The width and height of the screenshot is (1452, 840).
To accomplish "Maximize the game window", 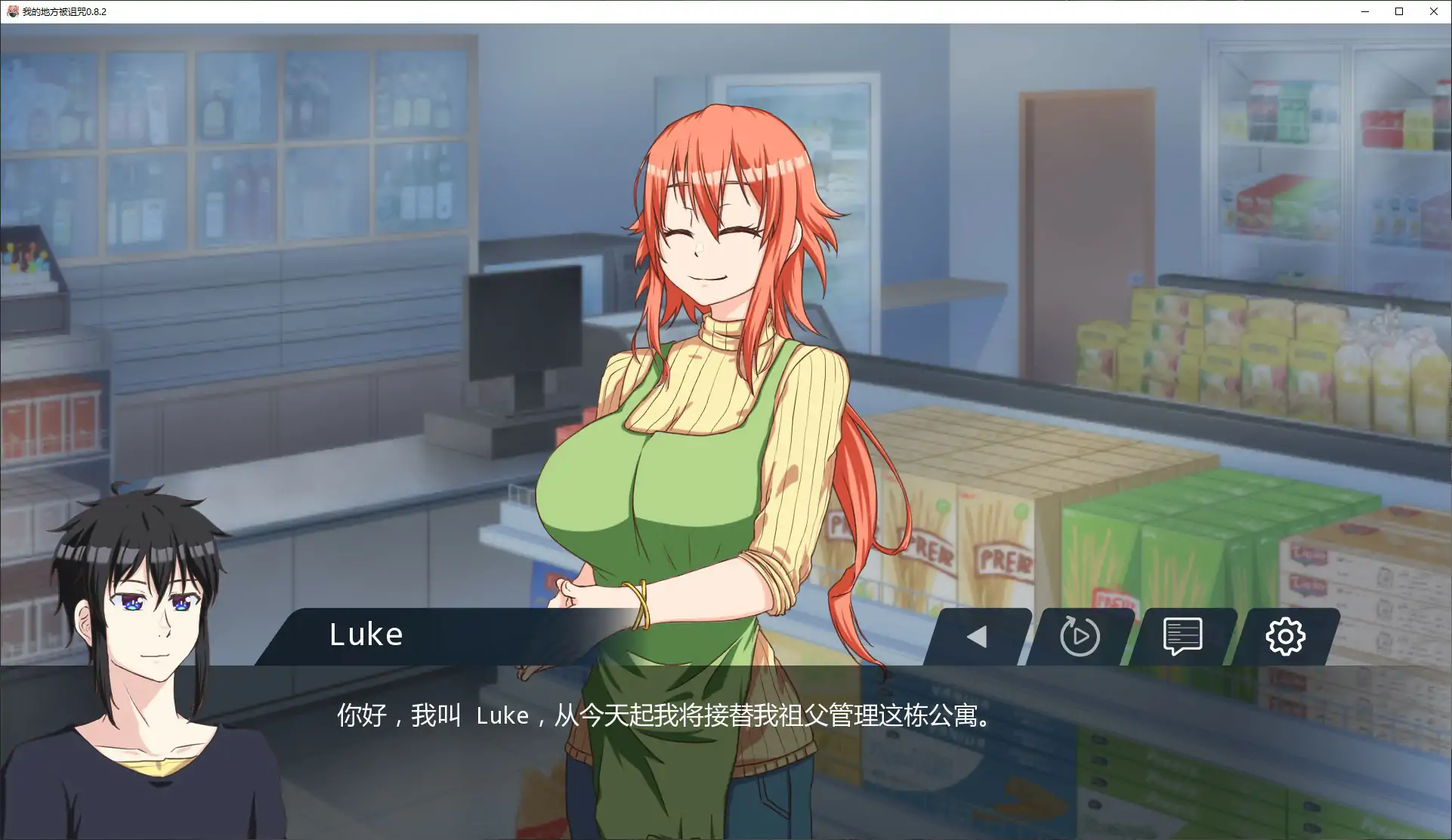I will (1399, 11).
